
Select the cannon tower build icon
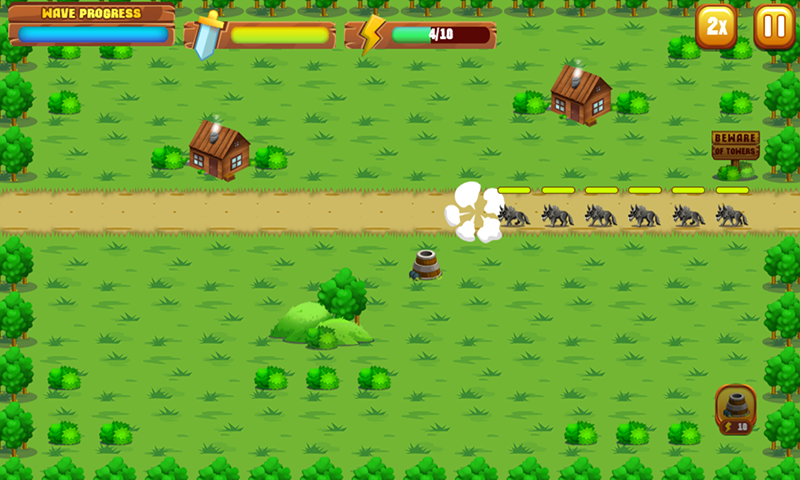point(736,408)
